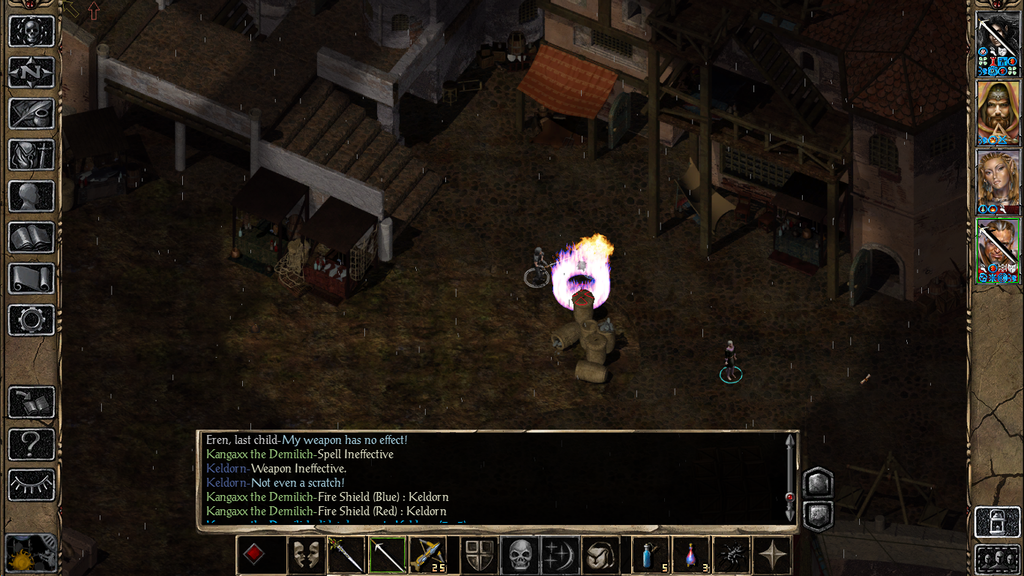Click the twin masks dialogue button
This screenshot has width=1024, height=576.
[305, 555]
